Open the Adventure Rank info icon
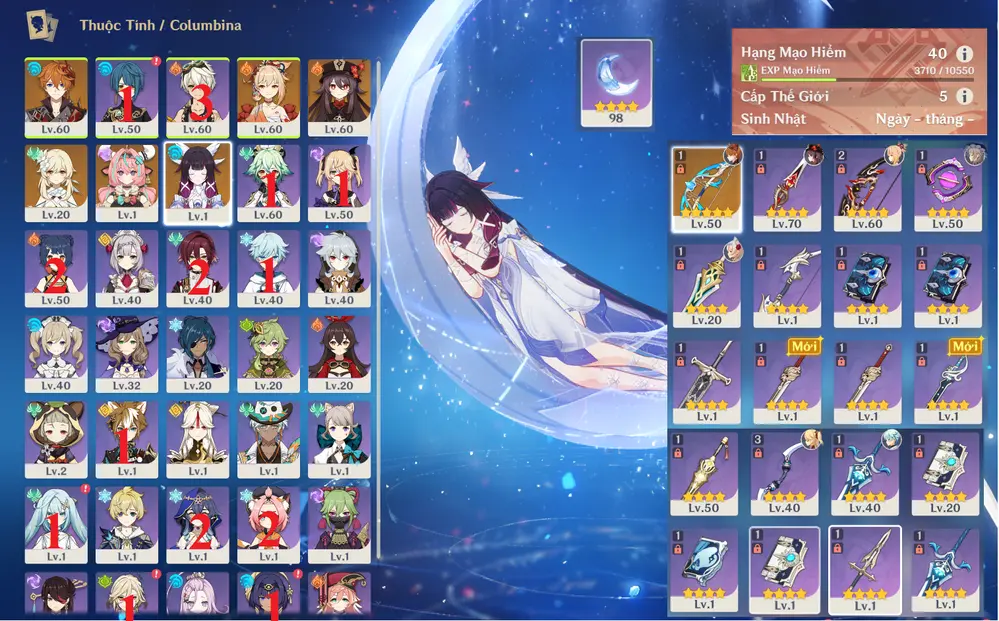Screen dimensions: 999x621 pyautogui.click(x=964, y=53)
